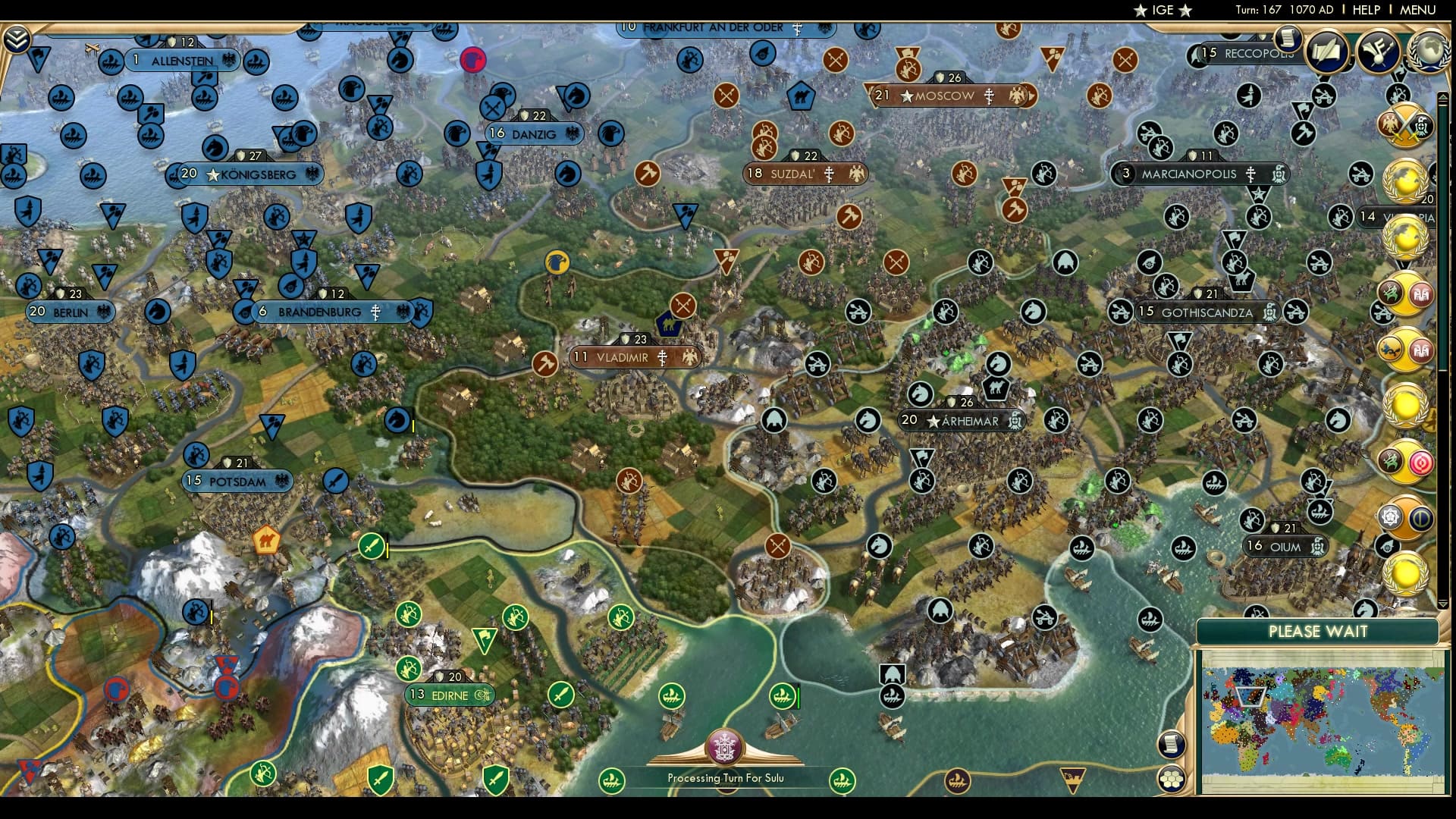
Task: Expand the top-left chevron dropdown panel
Action: (17, 39)
